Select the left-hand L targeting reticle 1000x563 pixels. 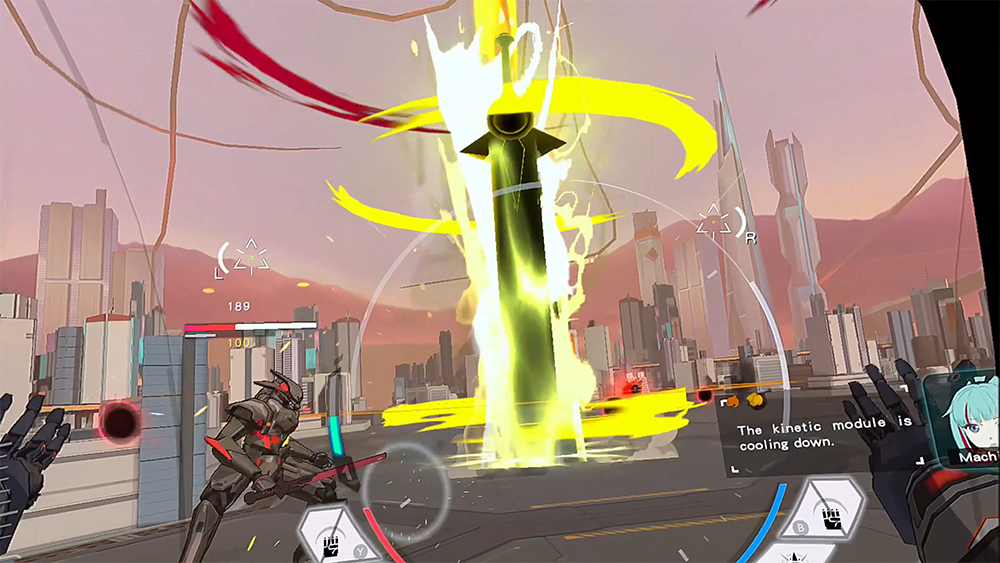click(x=246, y=260)
